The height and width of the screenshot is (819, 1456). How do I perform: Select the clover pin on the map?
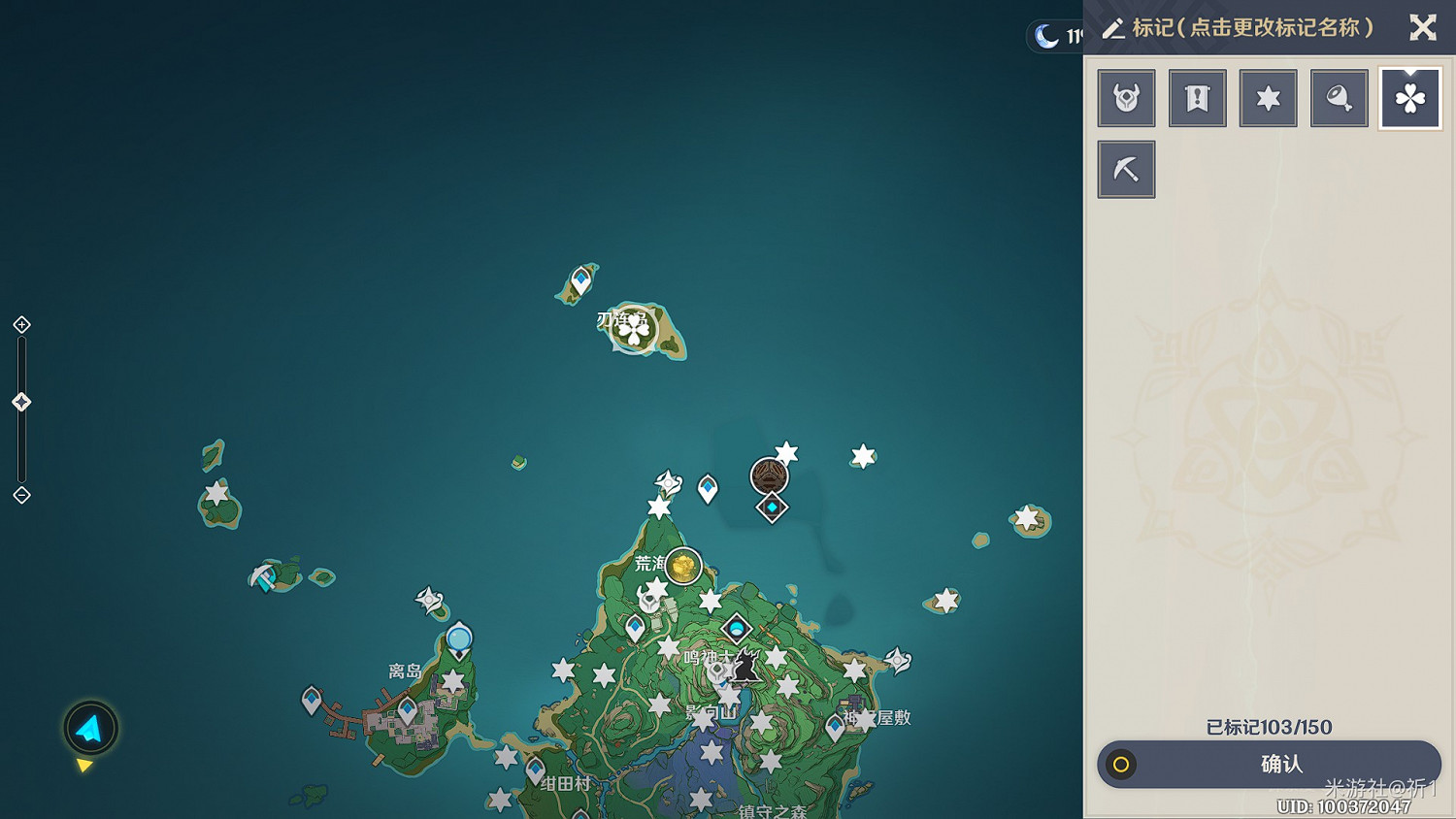(634, 330)
